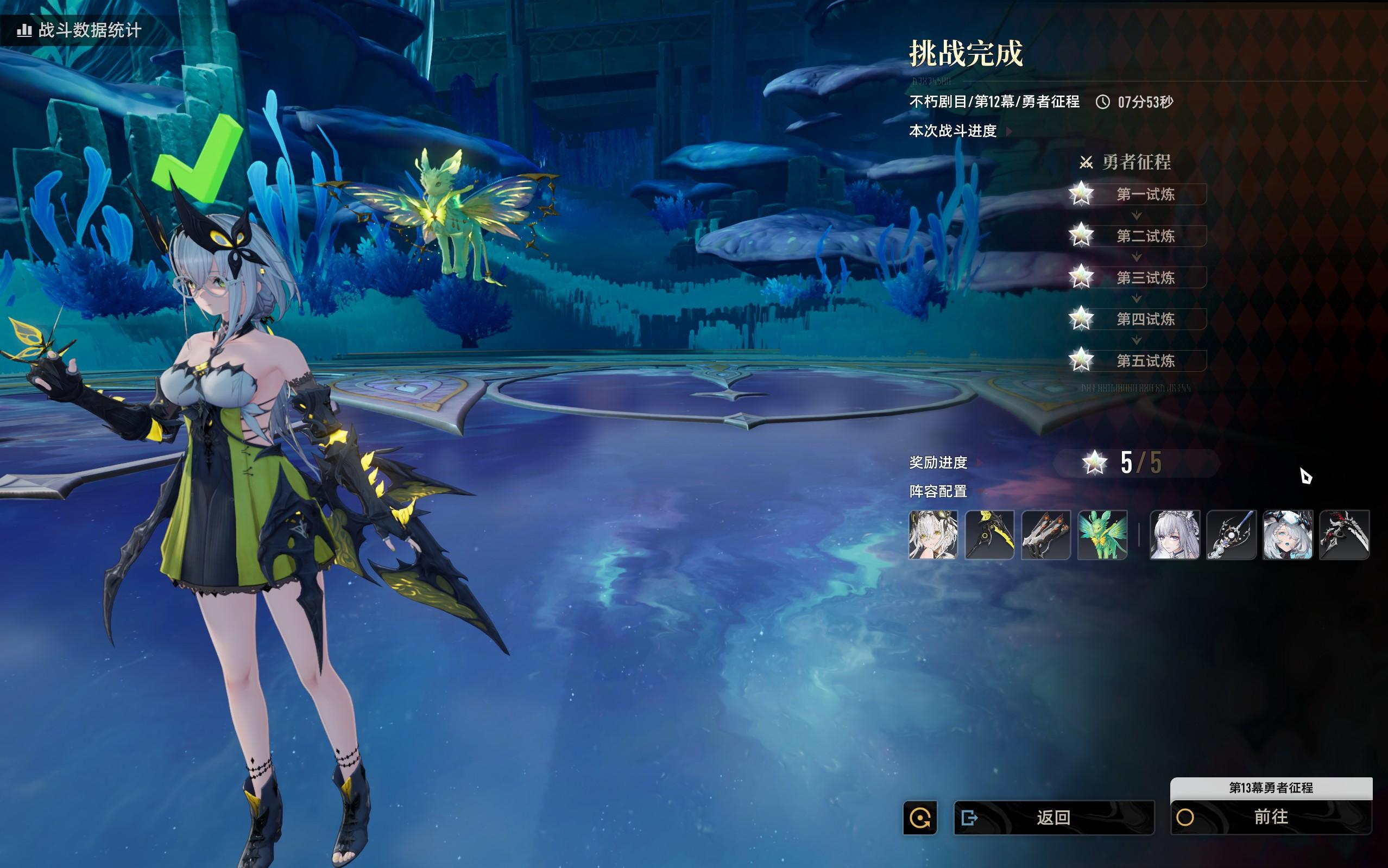1388x868 pixels.
Task: Click the 返回 return button
Action: click(x=1053, y=817)
